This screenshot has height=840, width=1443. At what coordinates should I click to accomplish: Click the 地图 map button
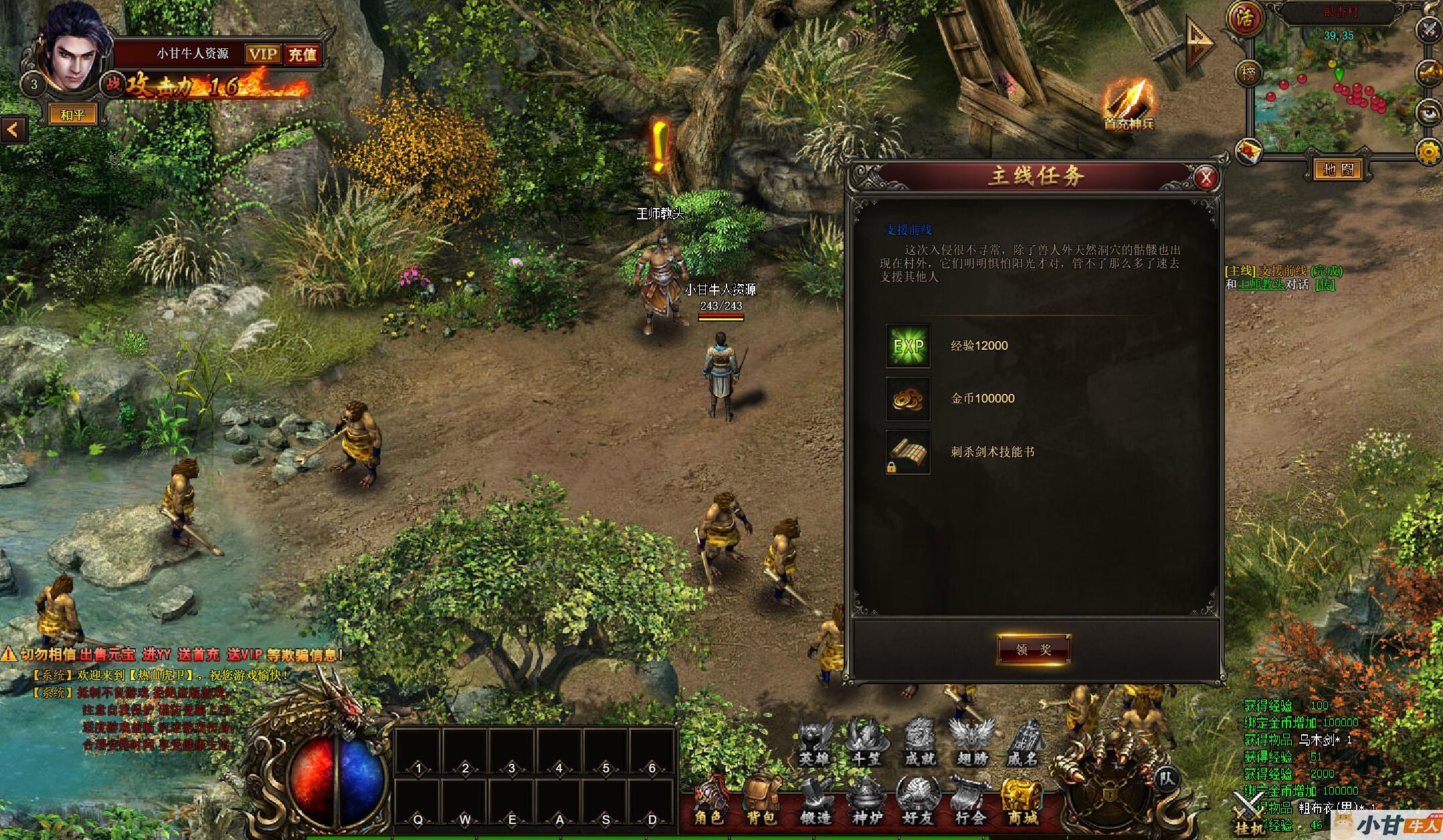[x=1338, y=169]
